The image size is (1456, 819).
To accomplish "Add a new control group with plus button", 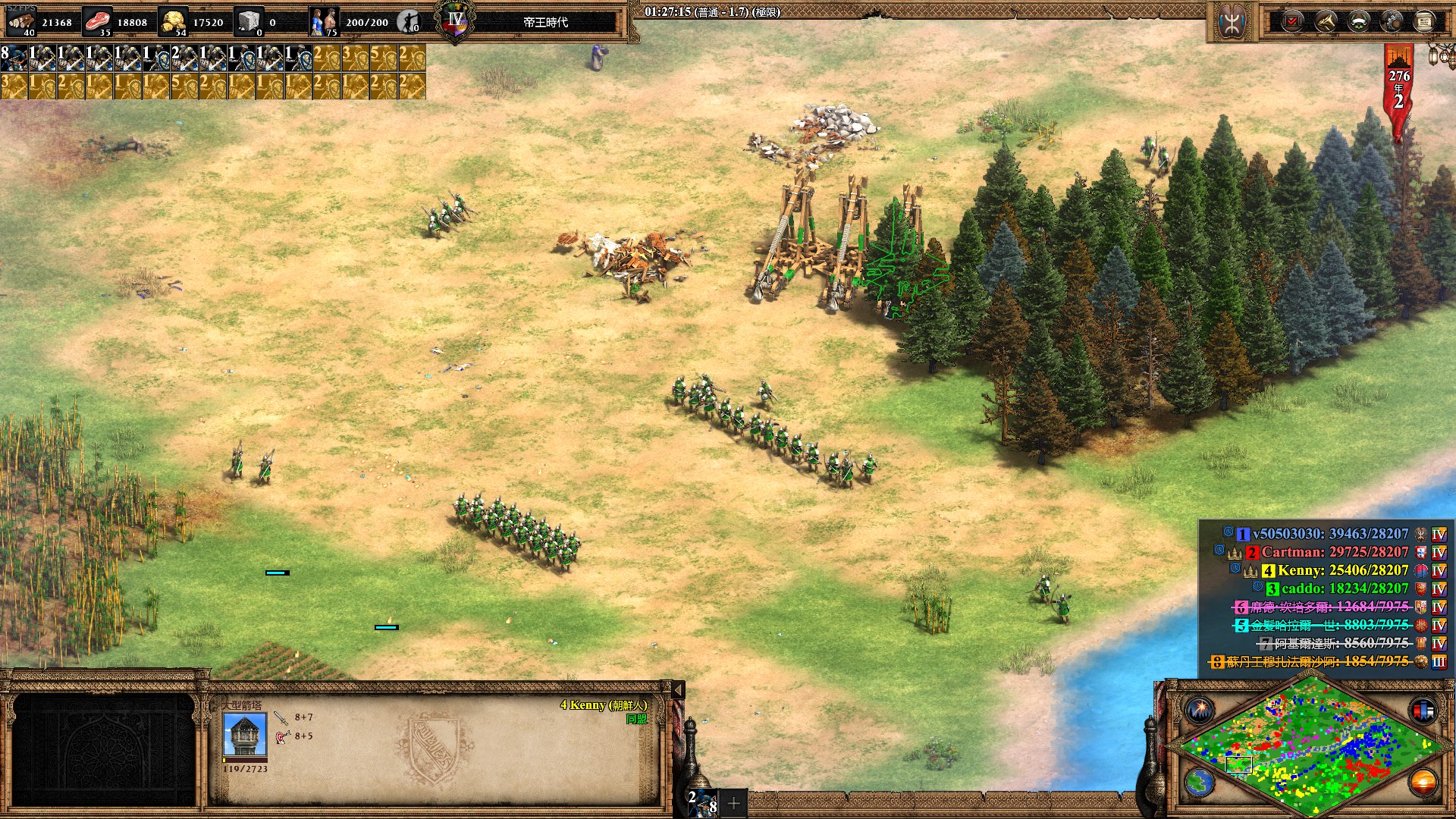I will click(733, 803).
